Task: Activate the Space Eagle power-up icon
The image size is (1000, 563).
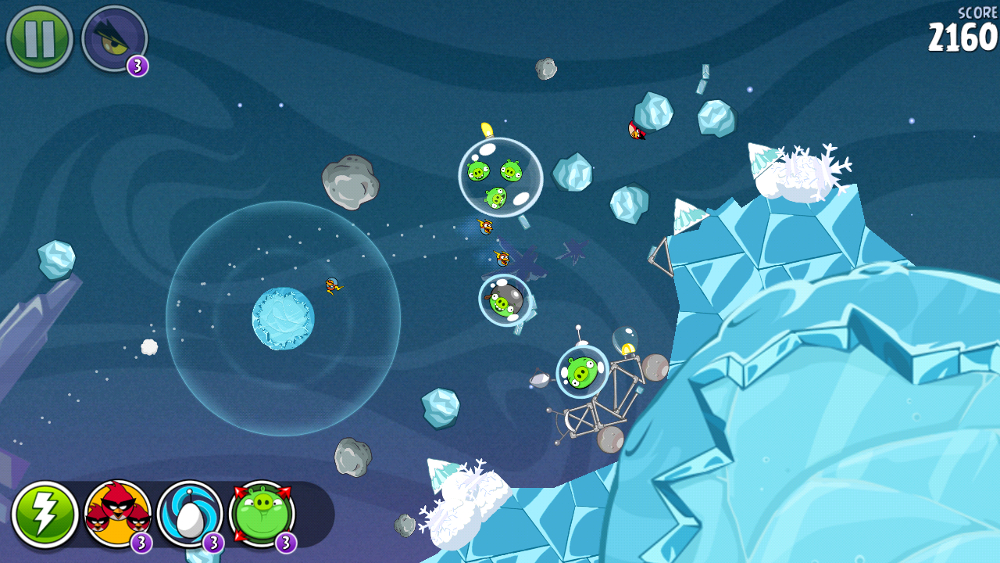Action: click(113, 39)
